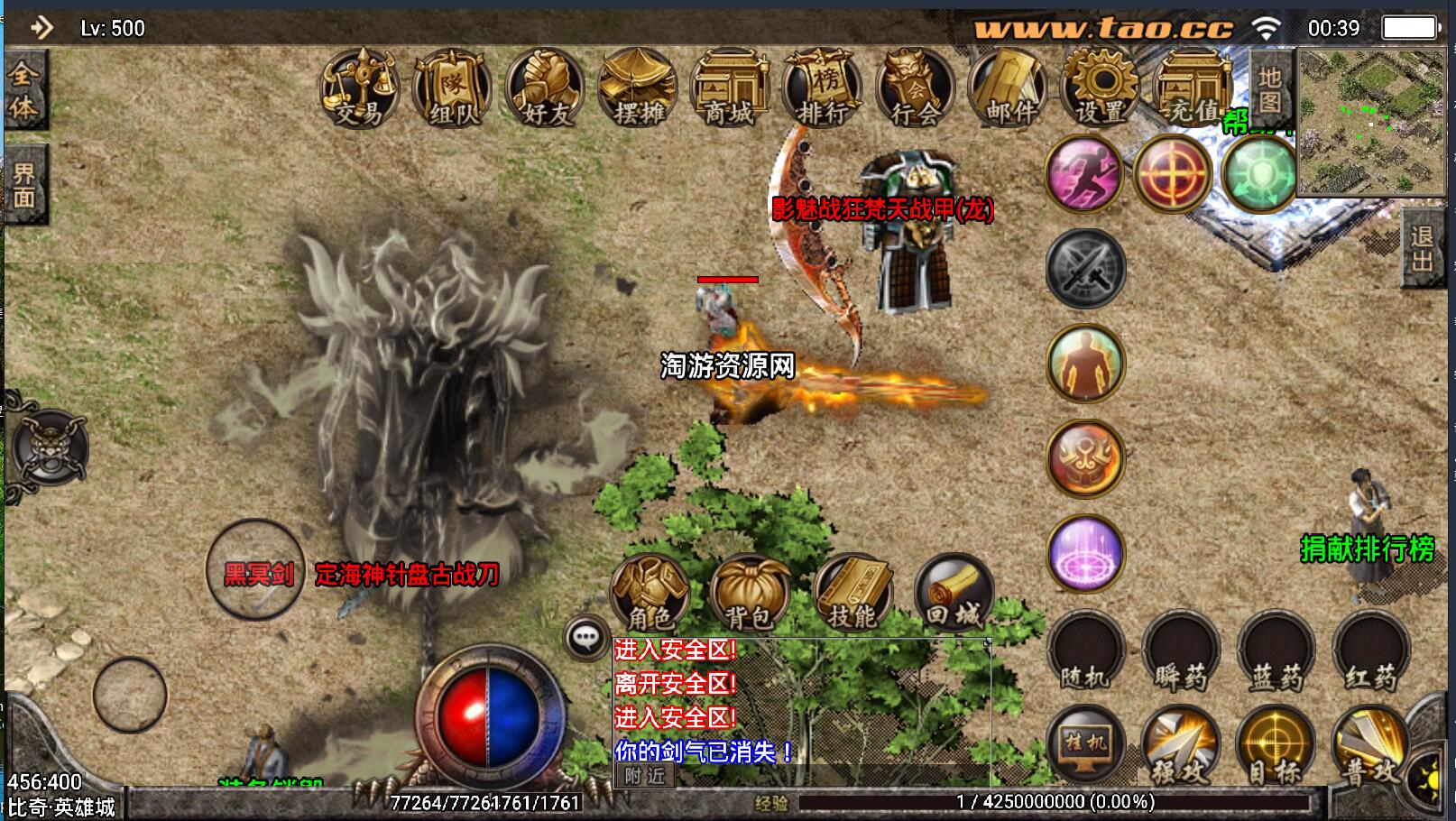This screenshot has height=821, width=1456.
Task: Check the 邮件 mailbox
Action: pyautogui.click(x=1009, y=89)
